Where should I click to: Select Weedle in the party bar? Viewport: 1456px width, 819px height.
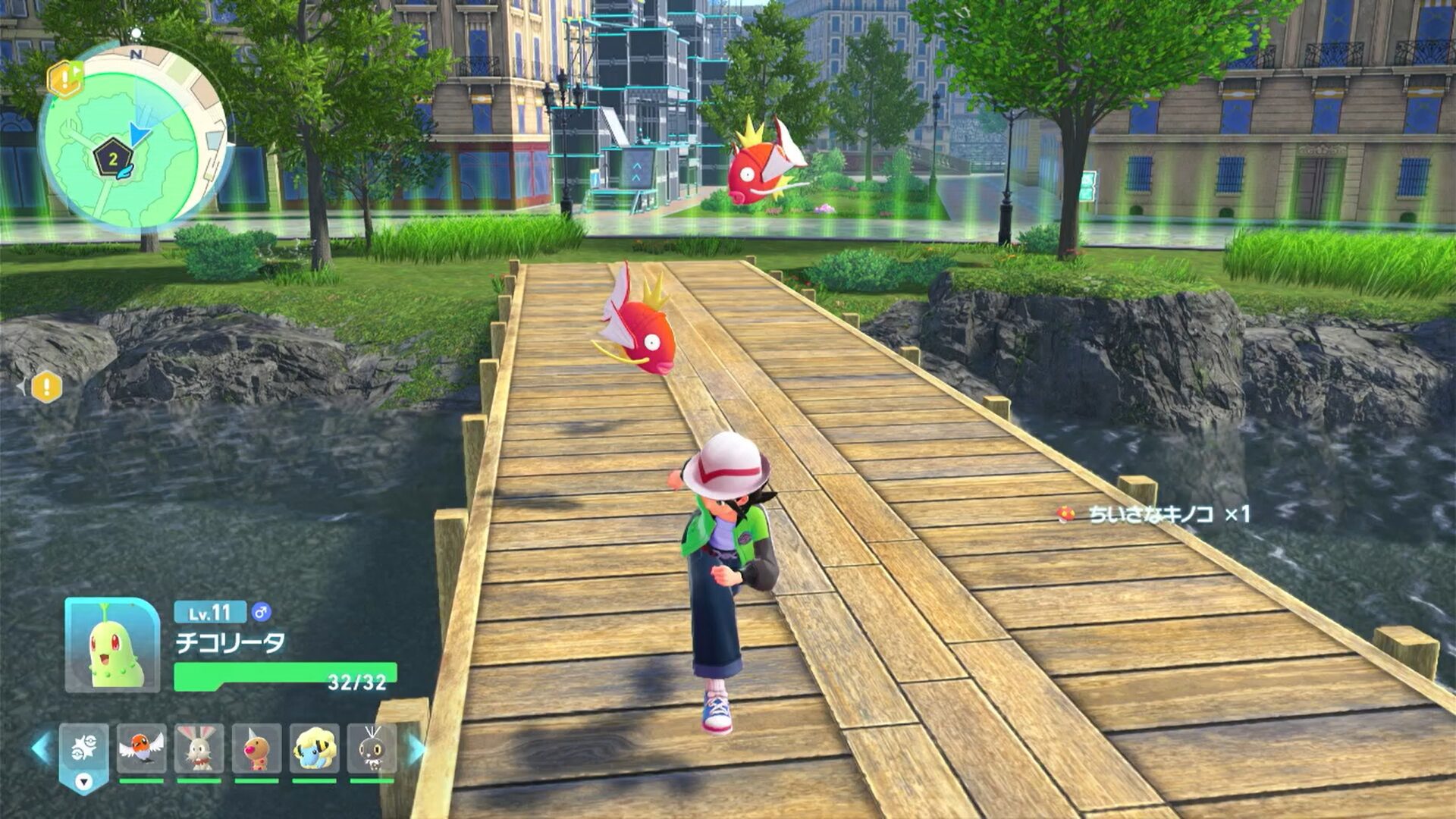[257, 749]
